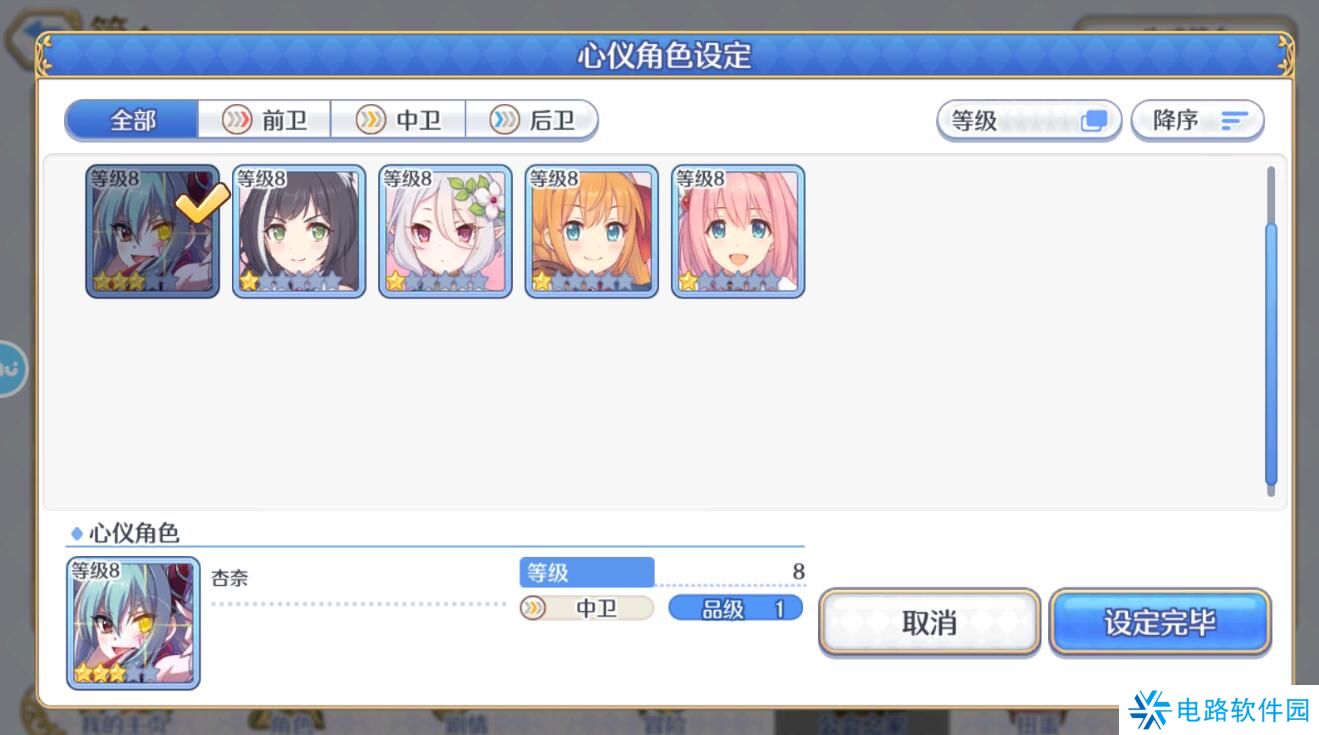Click the small round icon on left screen edge

[8, 368]
